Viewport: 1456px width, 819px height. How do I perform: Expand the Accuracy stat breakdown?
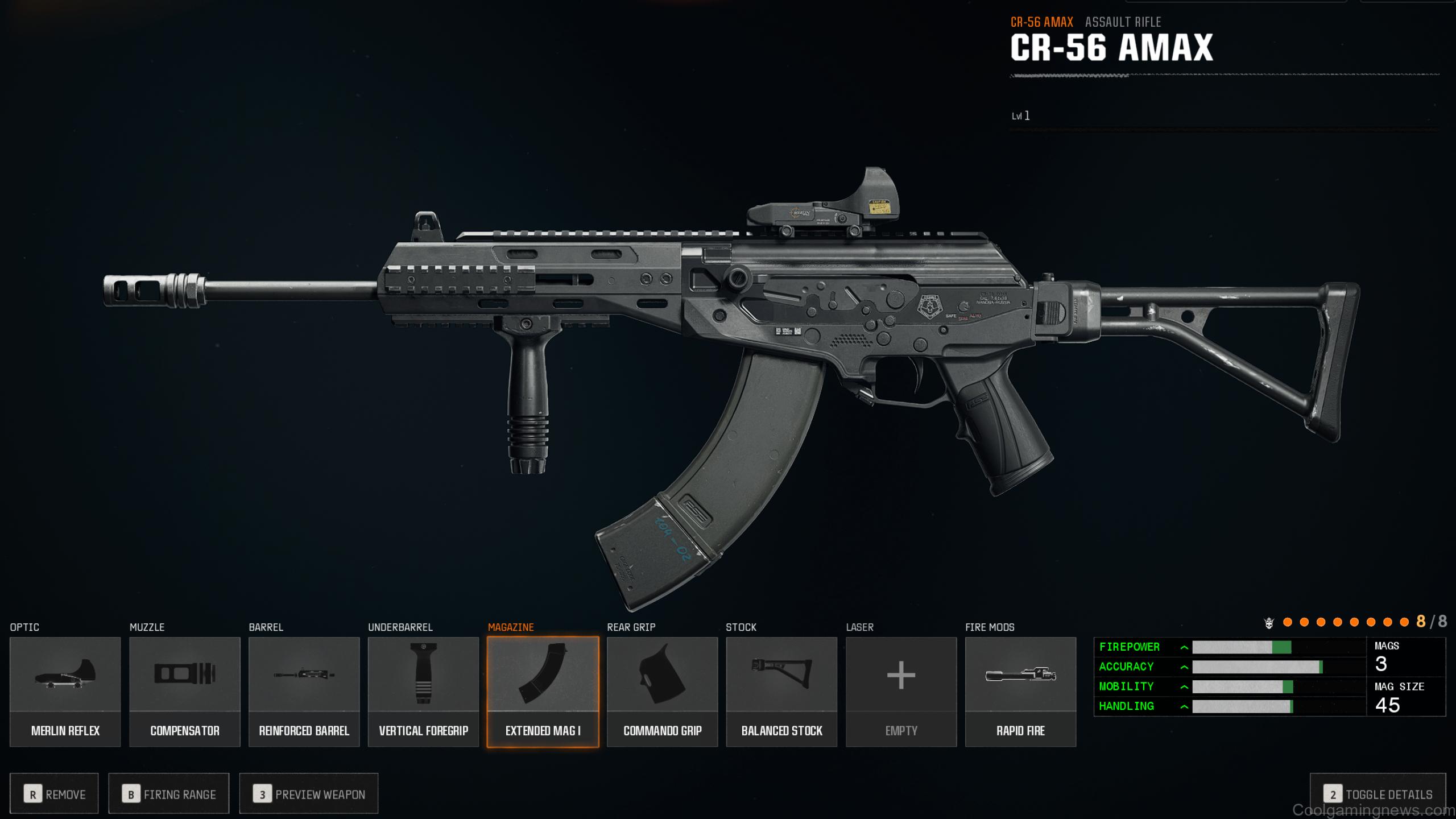(1184, 667)
